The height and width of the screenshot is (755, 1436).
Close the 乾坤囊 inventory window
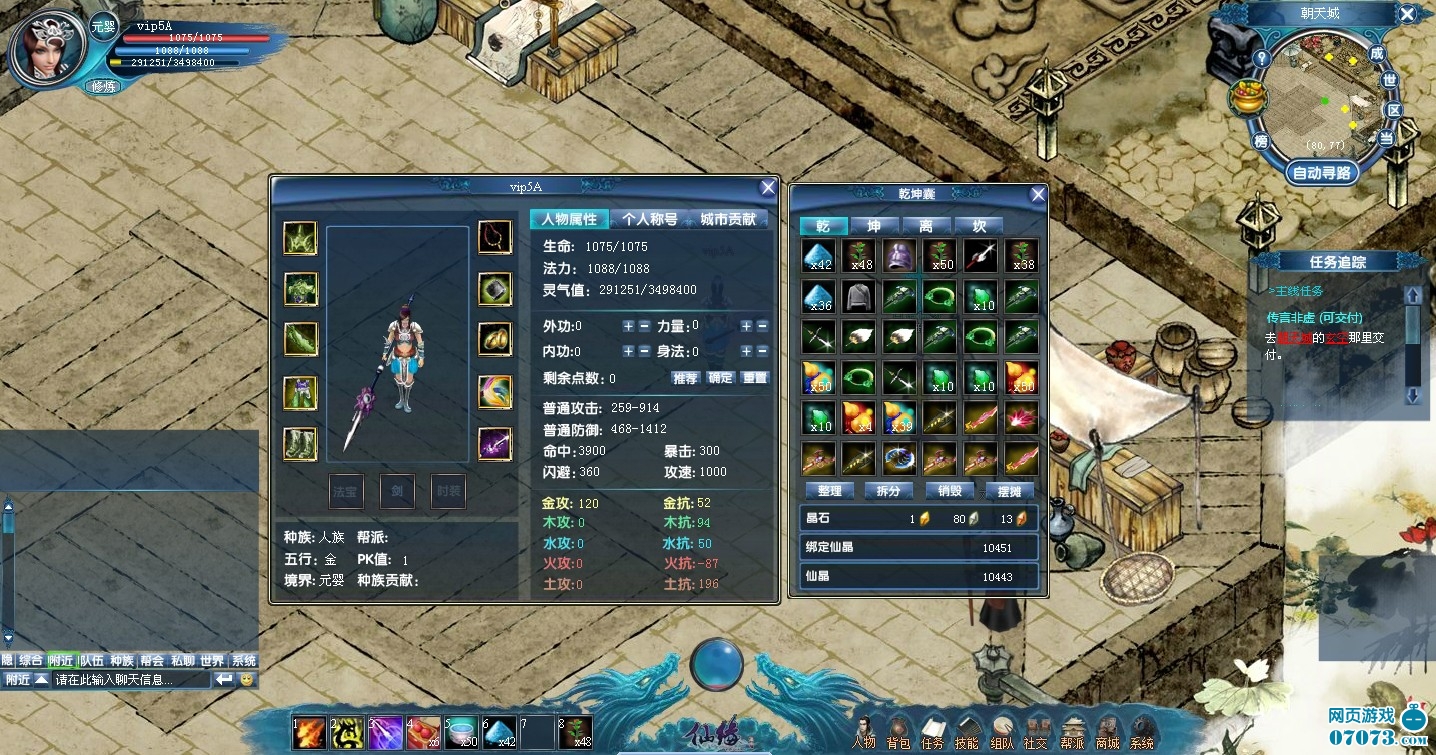(1037, 194)
